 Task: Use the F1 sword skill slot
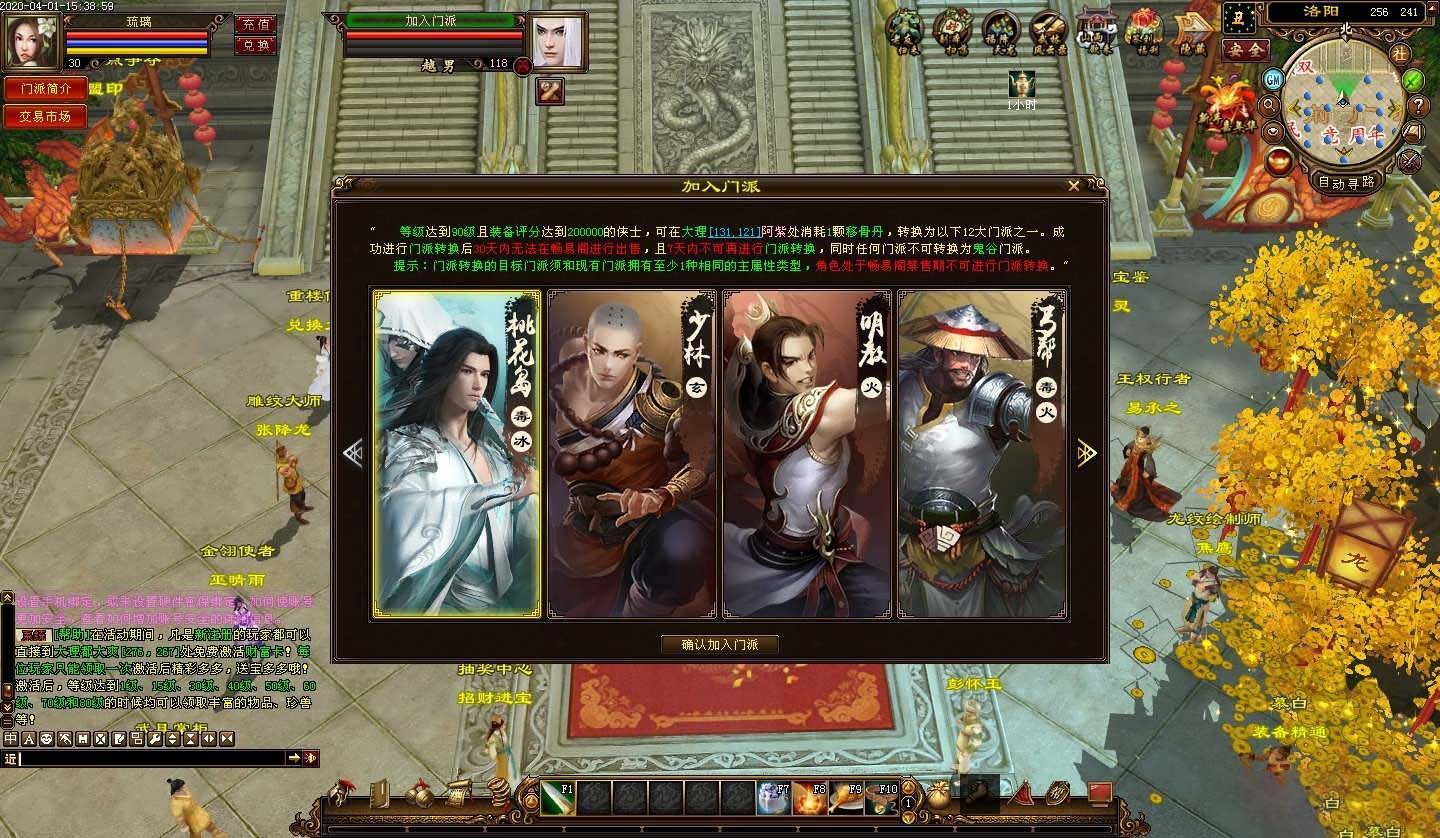[x=558, y=798]
